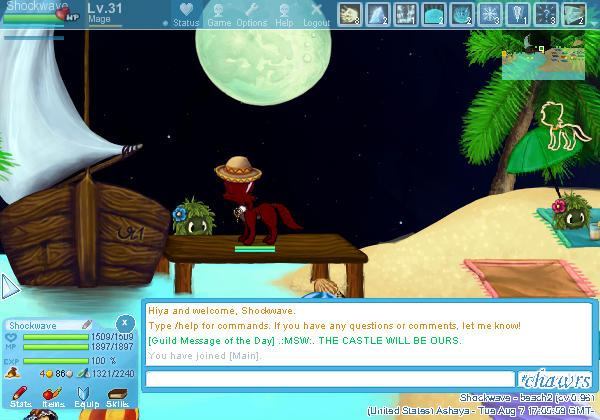Image resolution: width=600 pixels, height=420 pixels.
Task: Open the Options menu
Action: coord(251,13)
